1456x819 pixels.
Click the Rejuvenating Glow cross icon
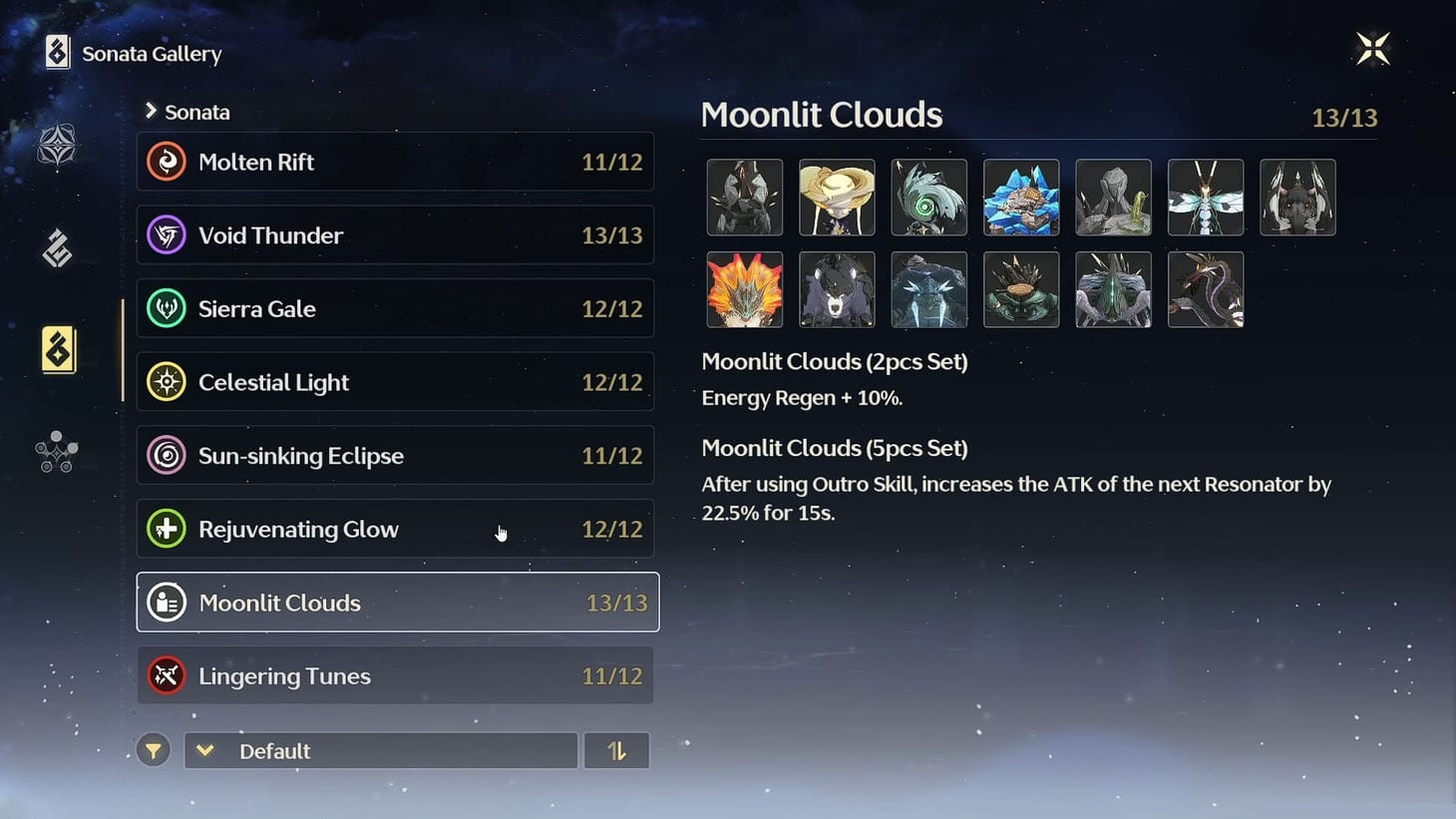(x=166, y=529)
